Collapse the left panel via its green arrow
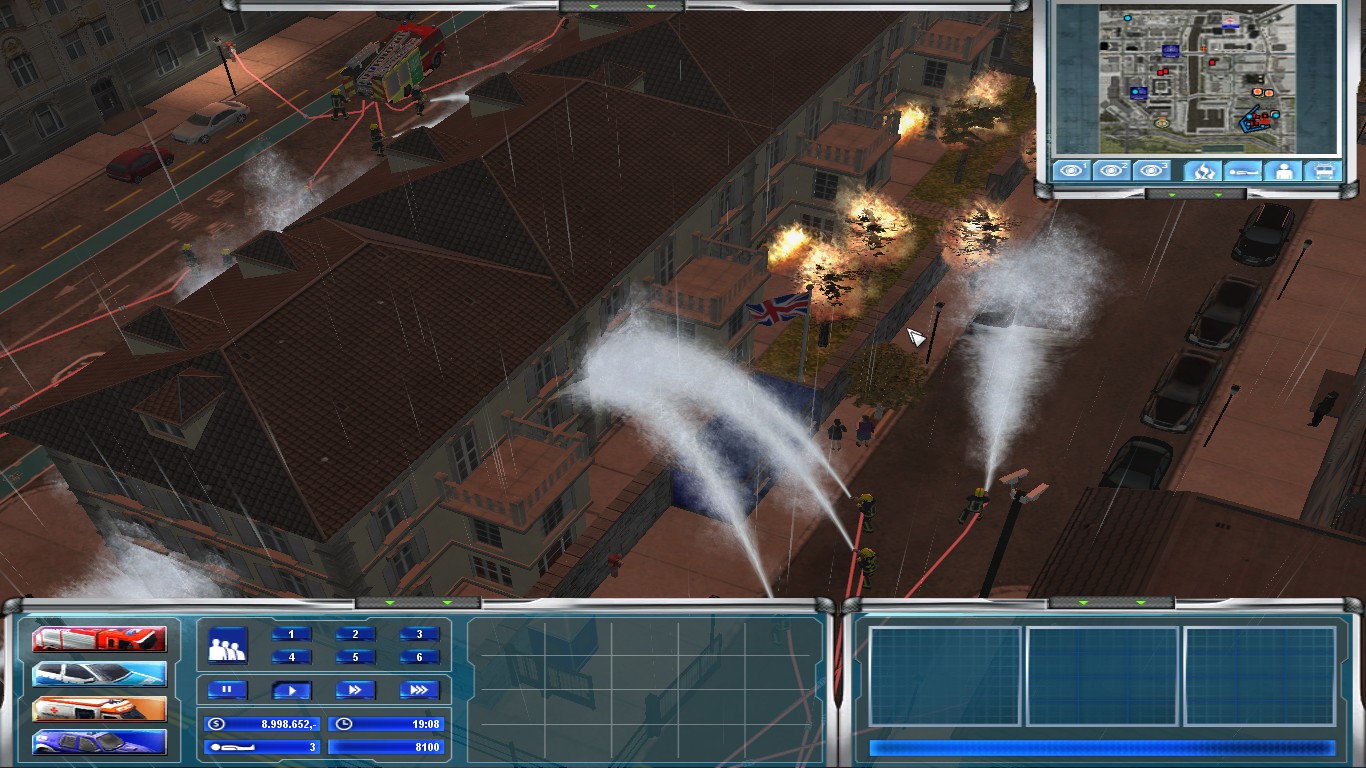 coord(389,603)
